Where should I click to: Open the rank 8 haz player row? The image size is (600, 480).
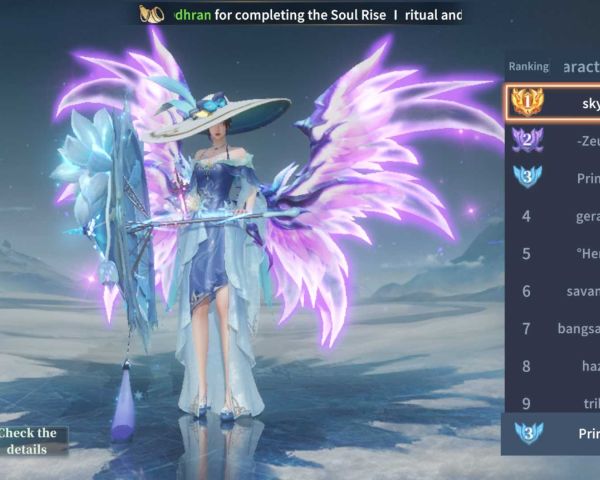[553, 366]
